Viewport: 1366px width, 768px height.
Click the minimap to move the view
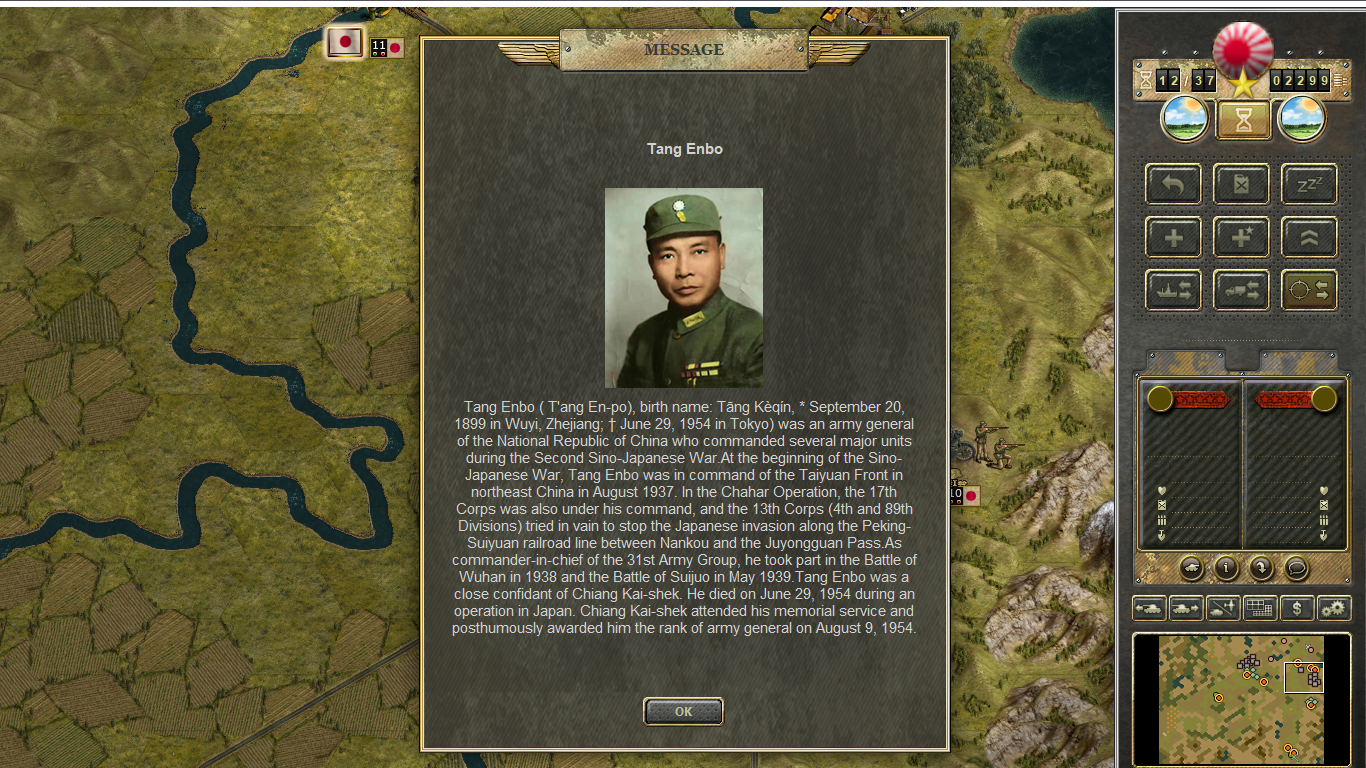tap(1241, 700)
